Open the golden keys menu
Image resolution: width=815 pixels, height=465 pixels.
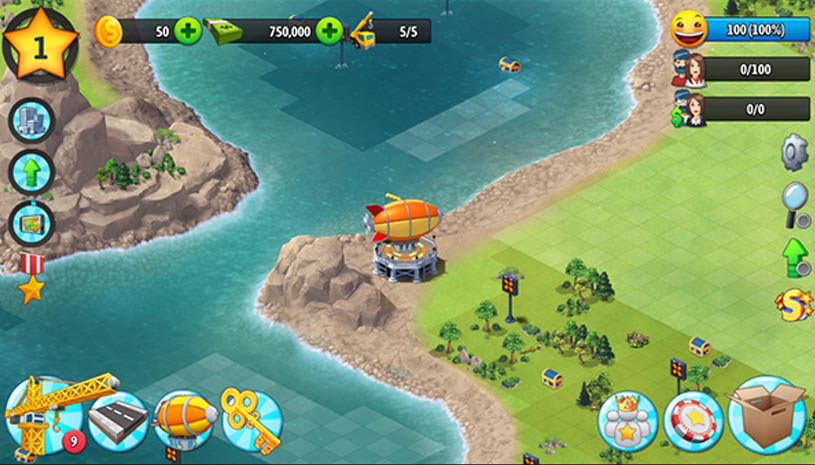(x=251, y=421)
